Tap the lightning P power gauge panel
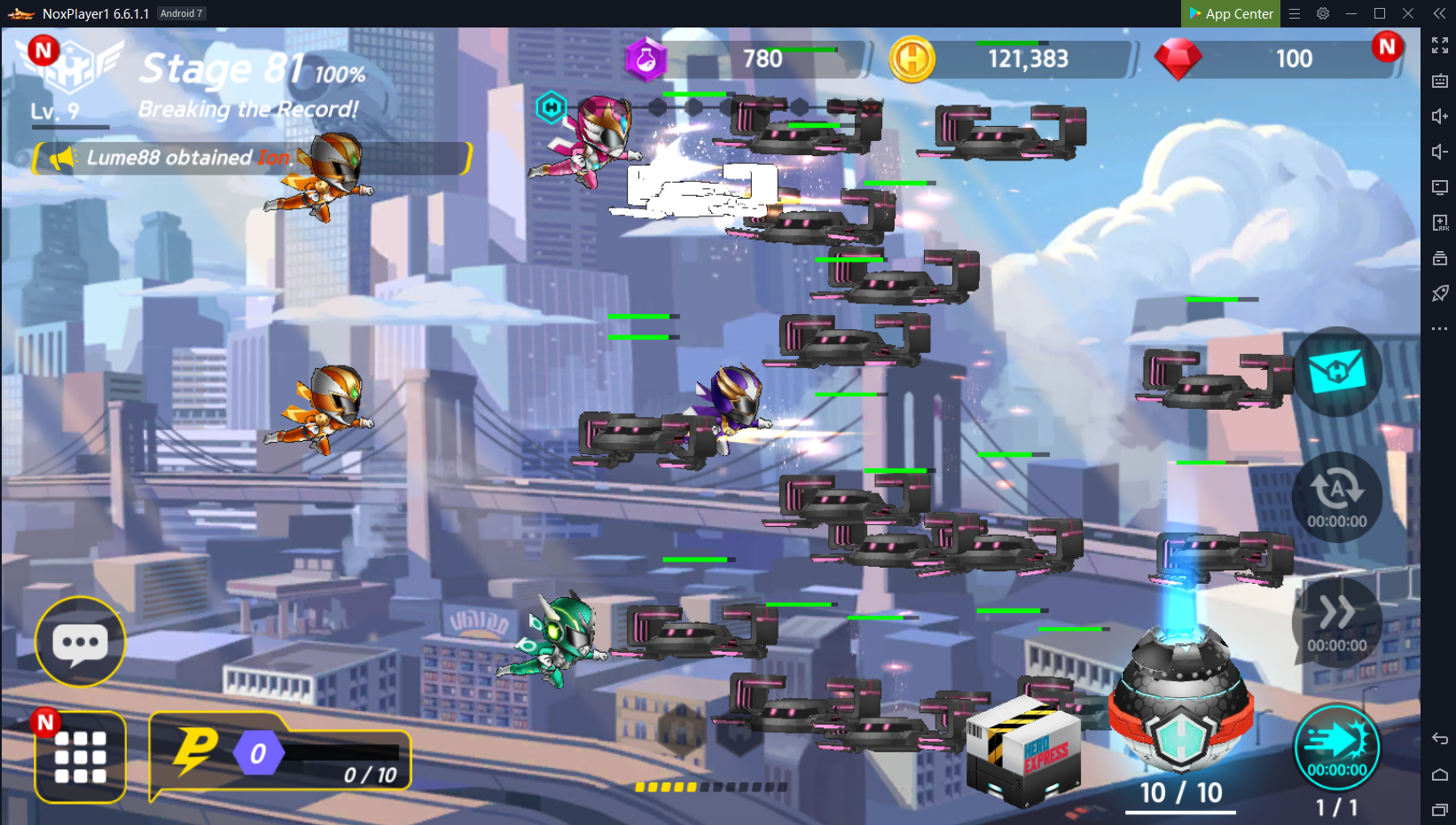Viewport: 1456px width, 825px height. tap(280, 754)
